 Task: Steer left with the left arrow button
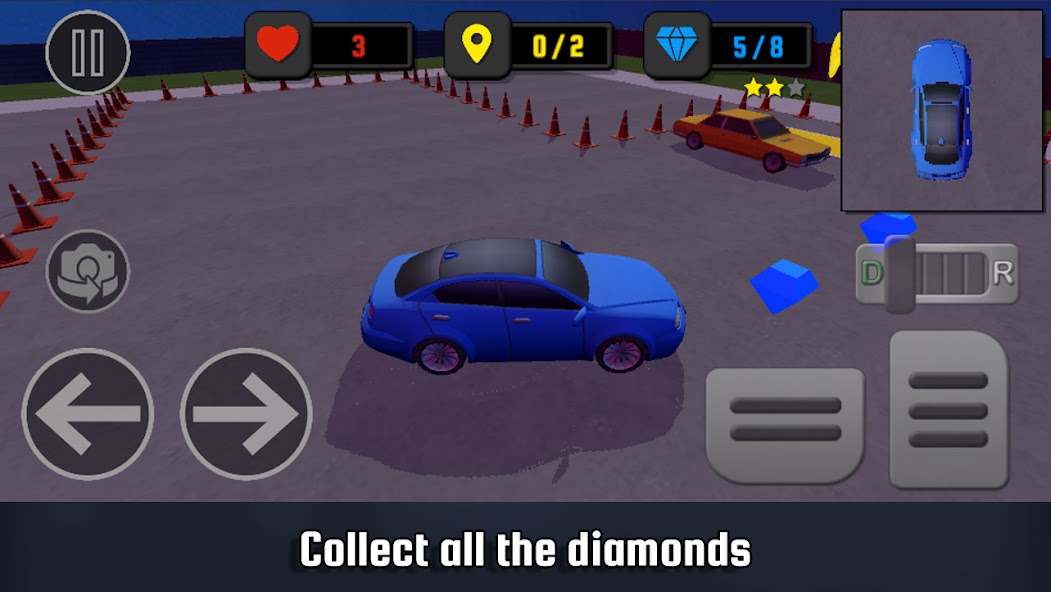[88, 413]
